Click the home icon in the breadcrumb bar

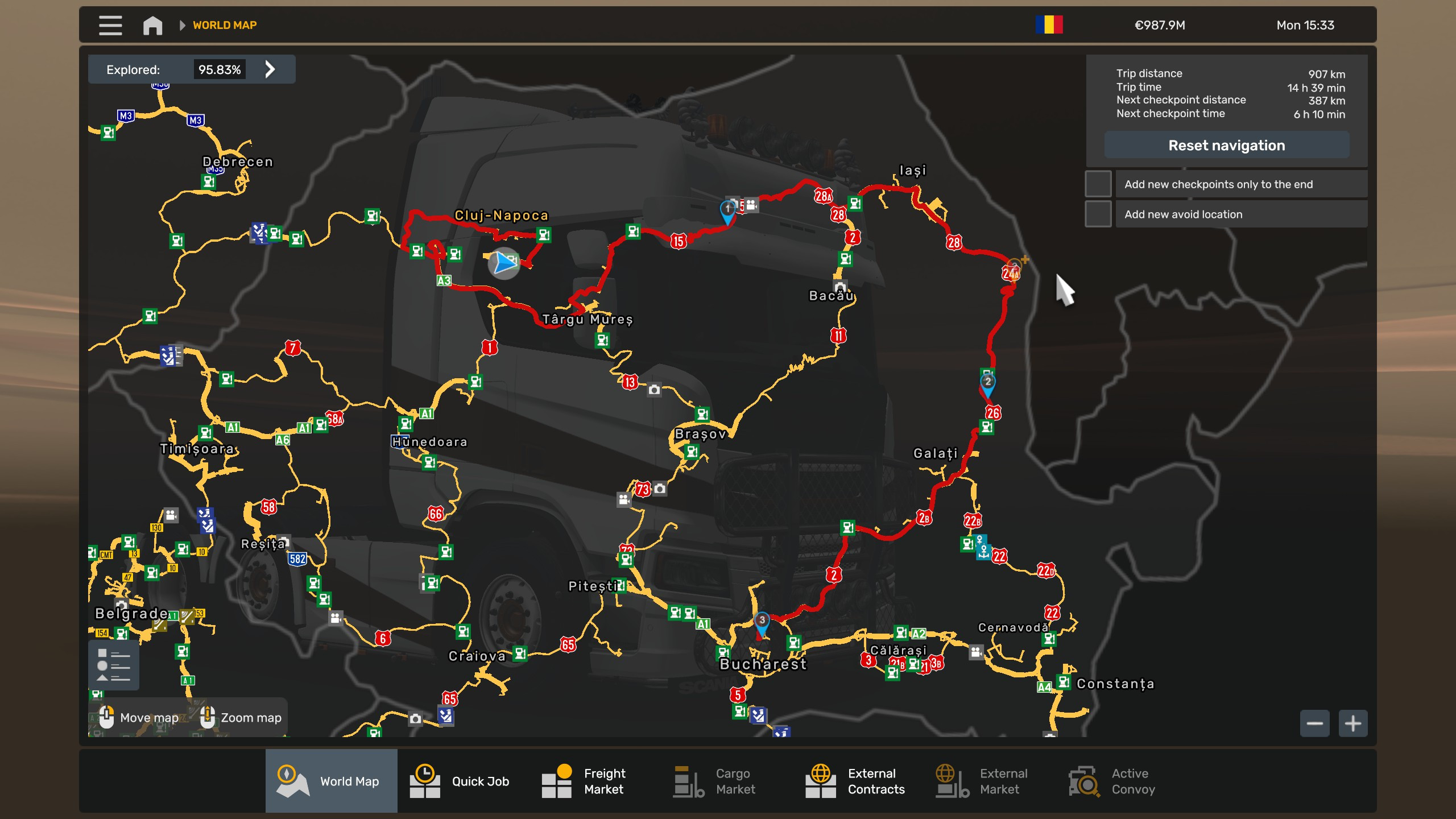pyautogui.click(x=152, y=25)
